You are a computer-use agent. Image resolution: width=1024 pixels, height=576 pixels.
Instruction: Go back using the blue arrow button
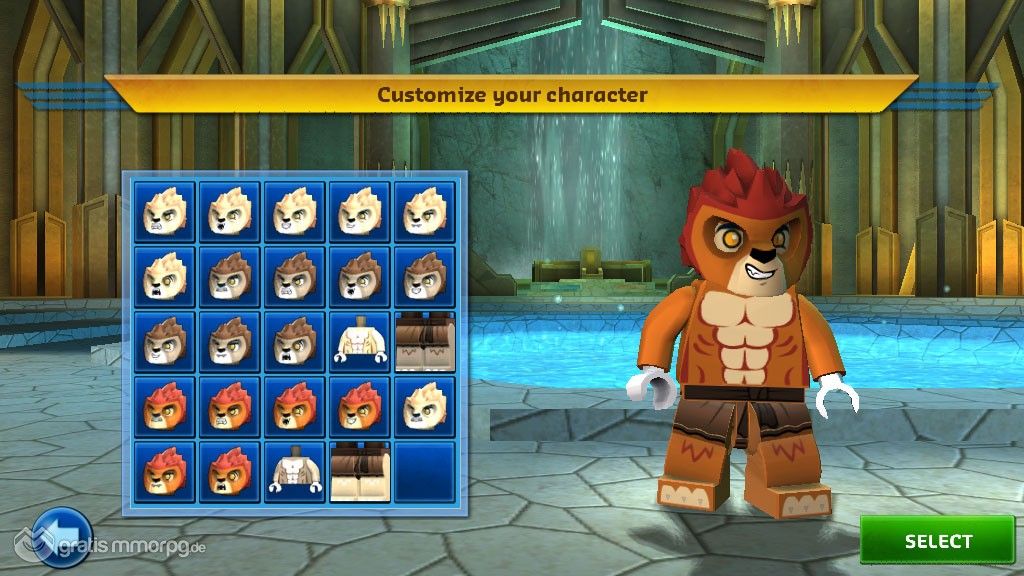click(61, 538)
